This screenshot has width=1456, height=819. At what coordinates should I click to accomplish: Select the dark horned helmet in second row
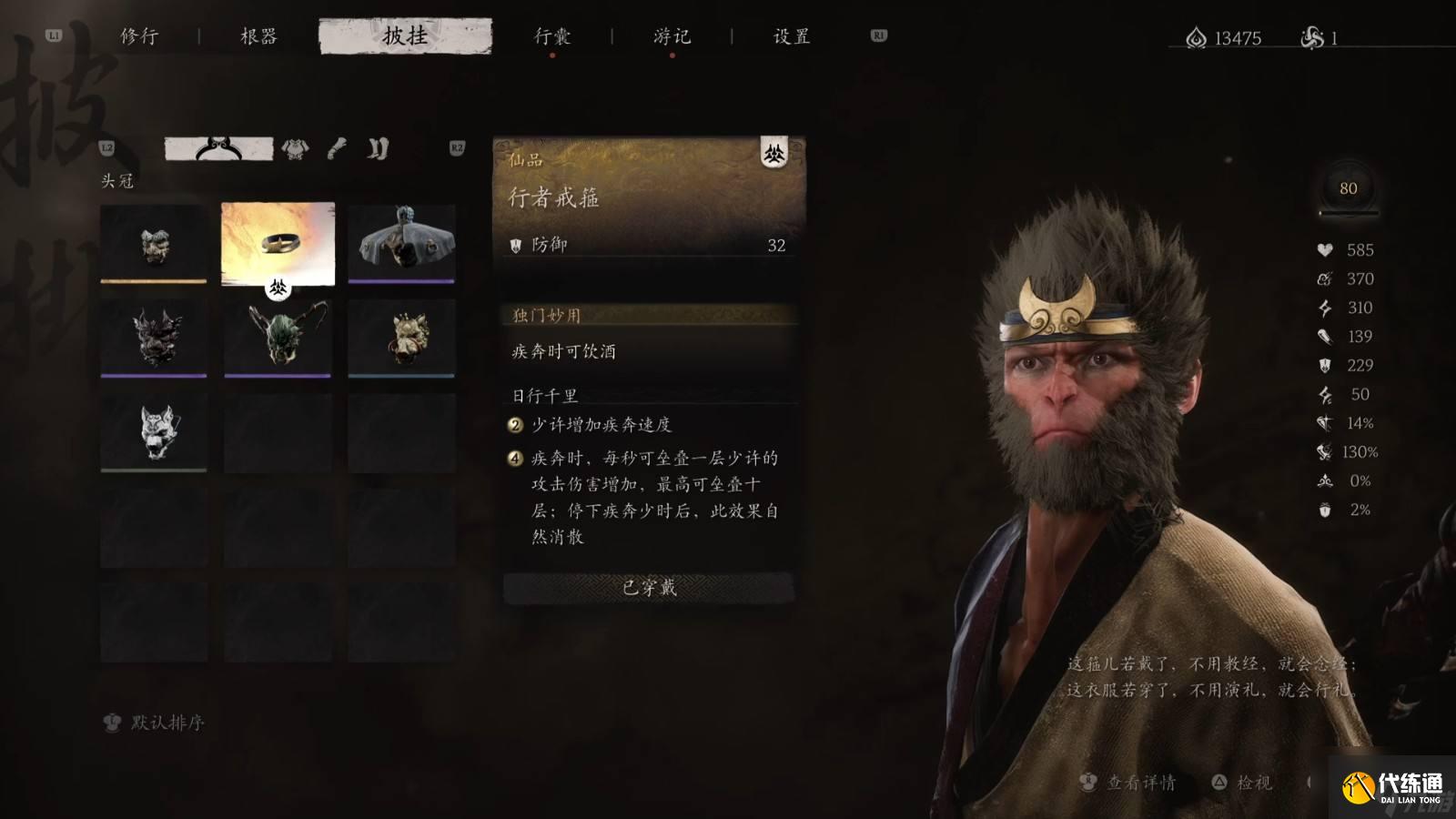(x=155, y=339)
